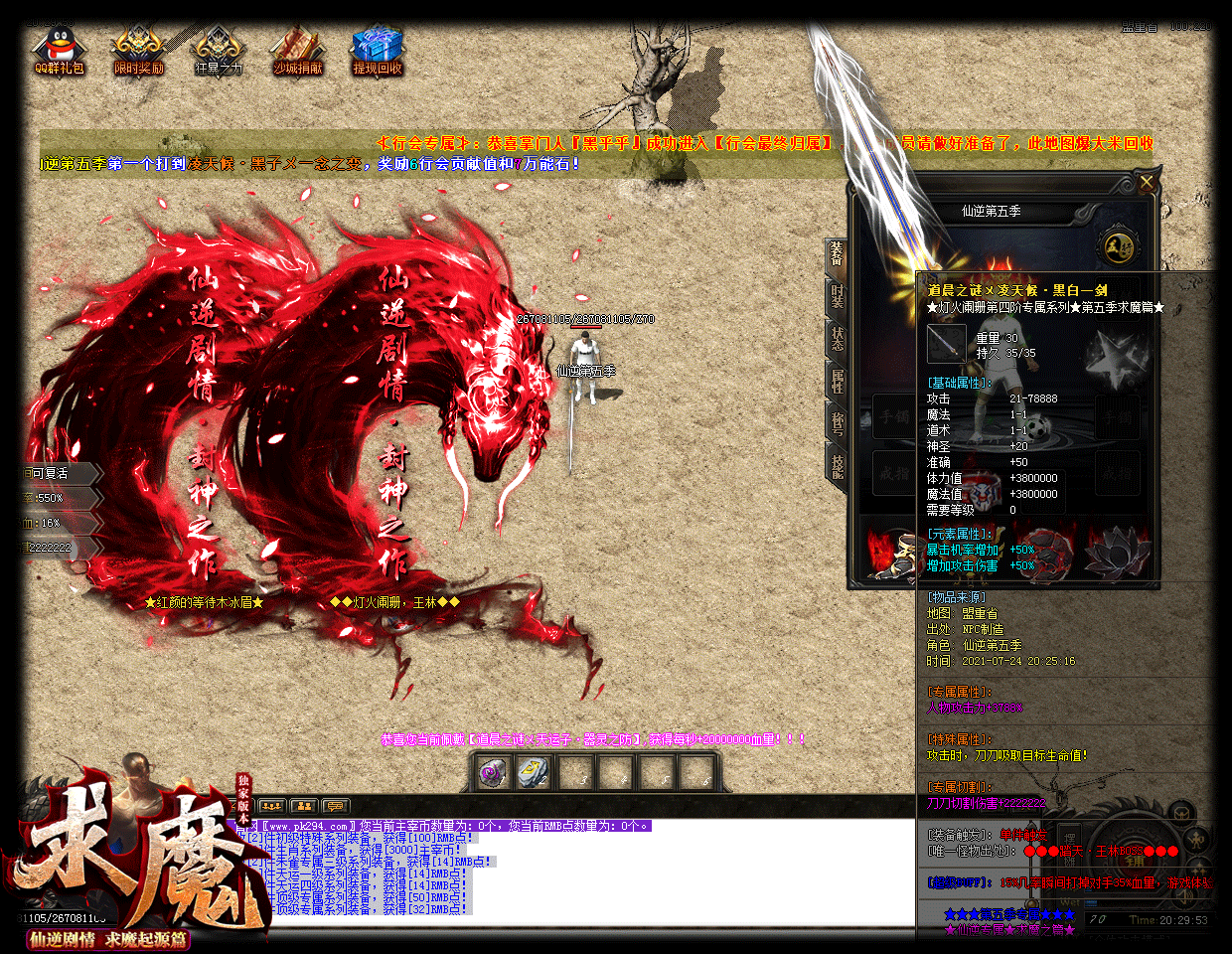The image size is (1232, 954).
Task: Use the yellow rune stone in hotbar
Action: pos(534,773)
